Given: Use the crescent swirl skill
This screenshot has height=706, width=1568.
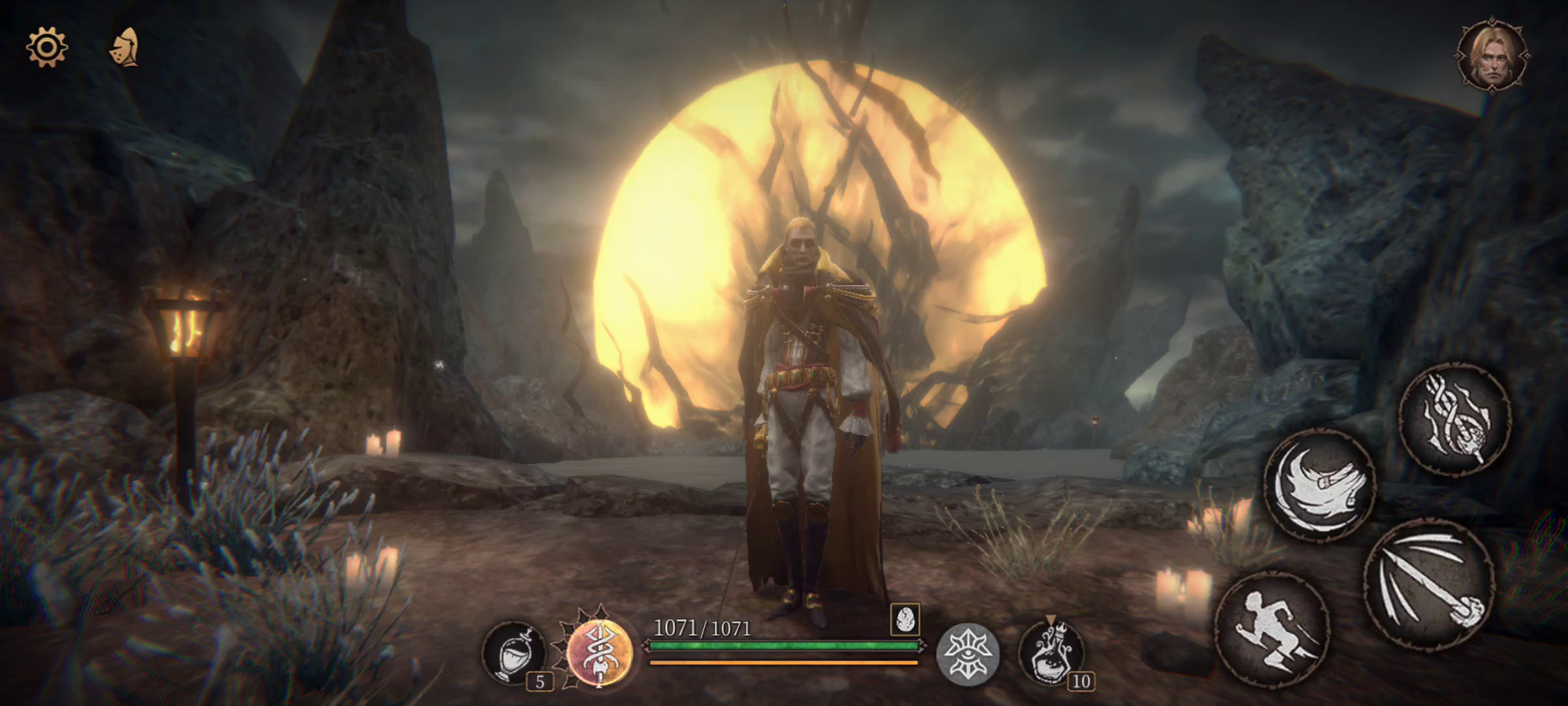Looking at the screenshot, I should 1320,485.
